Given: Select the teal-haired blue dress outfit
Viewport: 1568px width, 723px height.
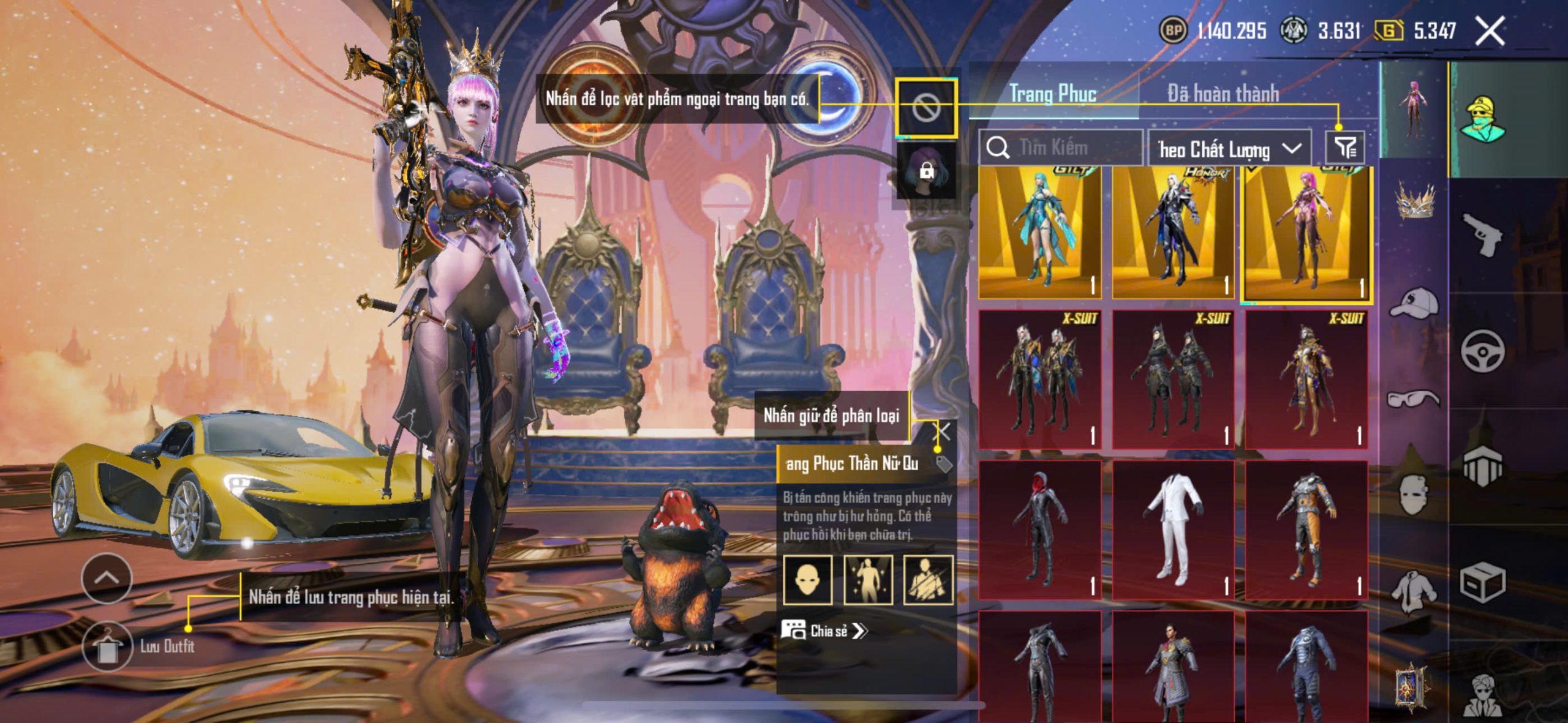Looking at the screenshot, I should (1039, 233).
